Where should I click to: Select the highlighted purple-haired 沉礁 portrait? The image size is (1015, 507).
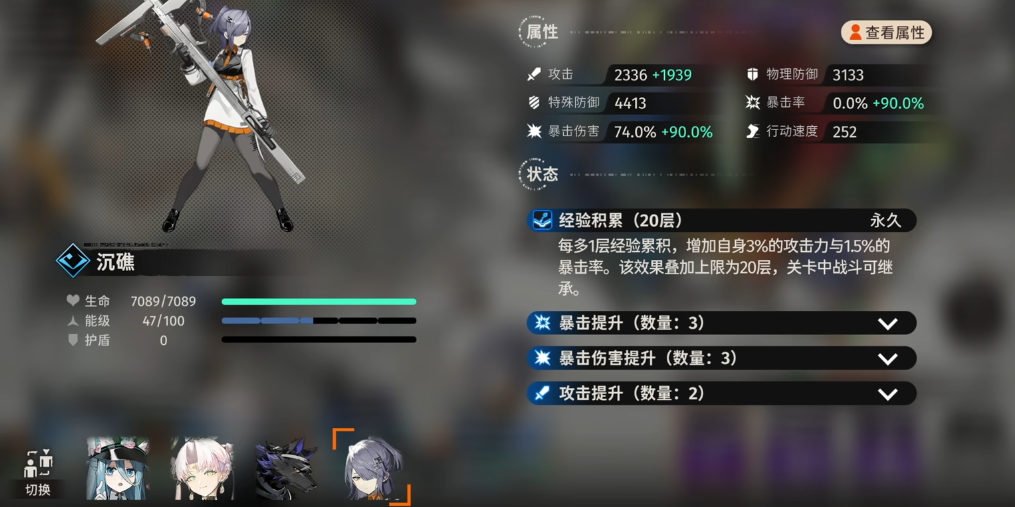(x=372, y=467)
